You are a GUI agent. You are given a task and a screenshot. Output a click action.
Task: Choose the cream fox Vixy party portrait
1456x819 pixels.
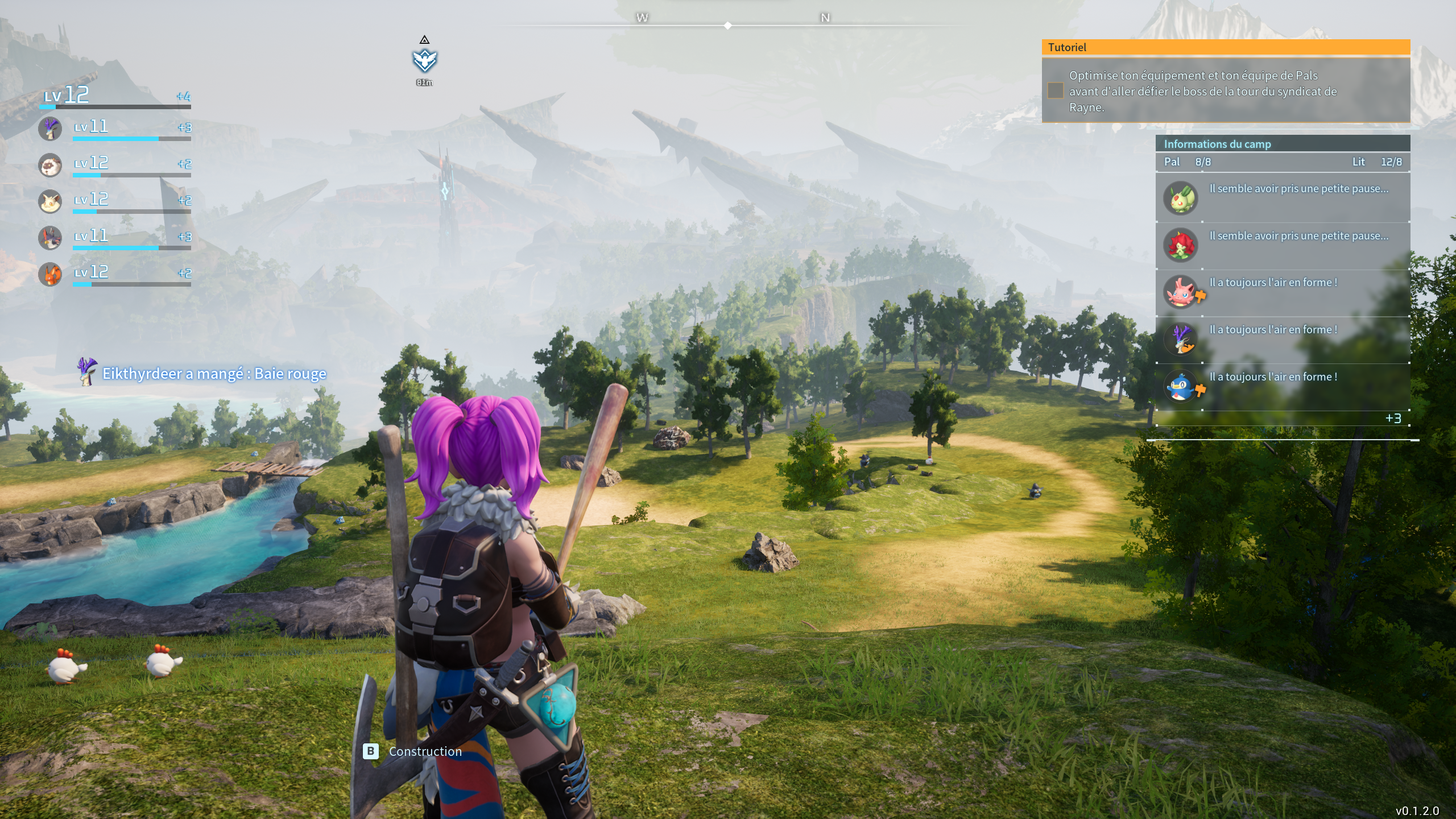tap(50, 202)
